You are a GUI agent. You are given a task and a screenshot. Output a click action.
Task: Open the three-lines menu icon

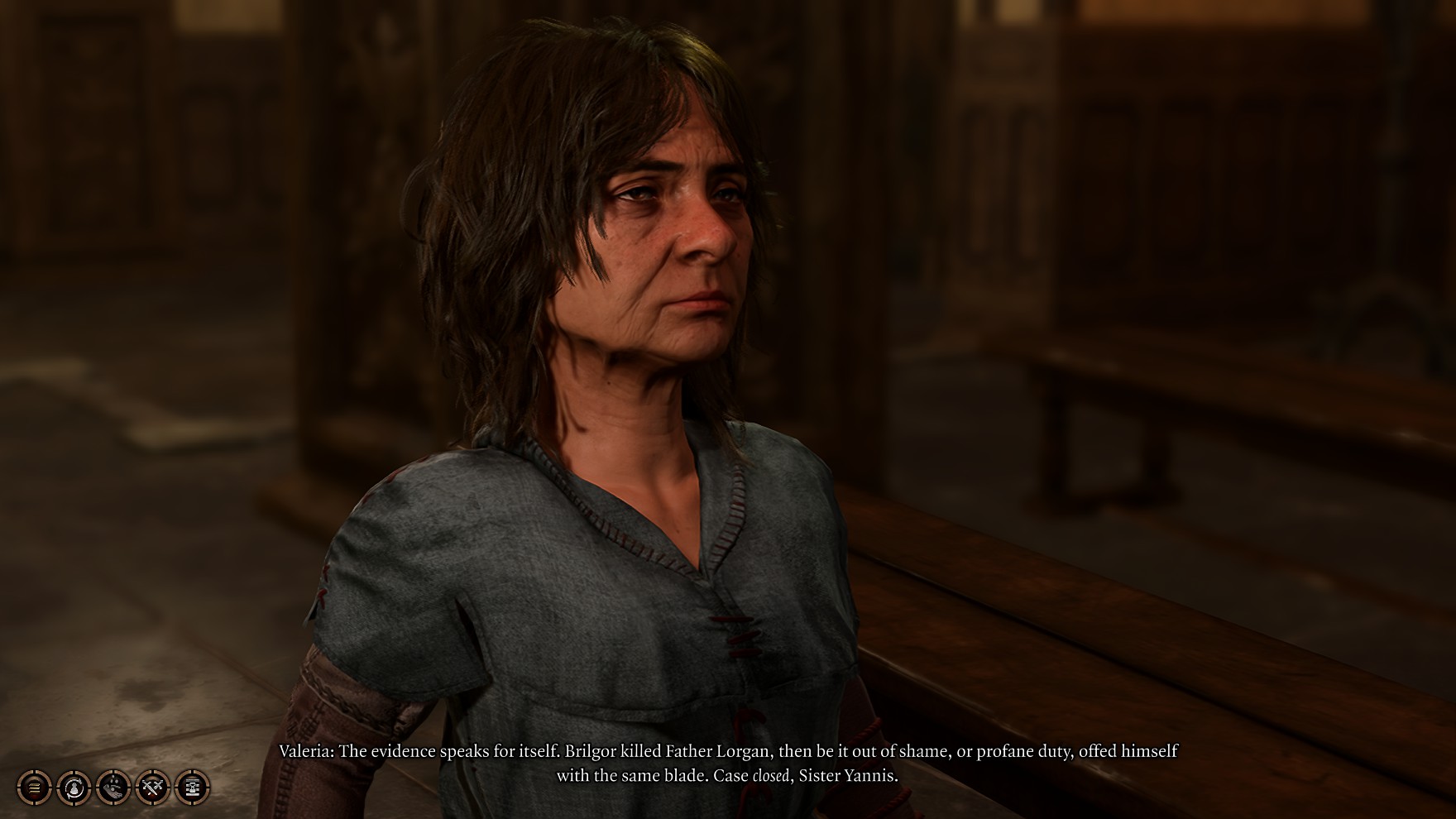[34, 788]
